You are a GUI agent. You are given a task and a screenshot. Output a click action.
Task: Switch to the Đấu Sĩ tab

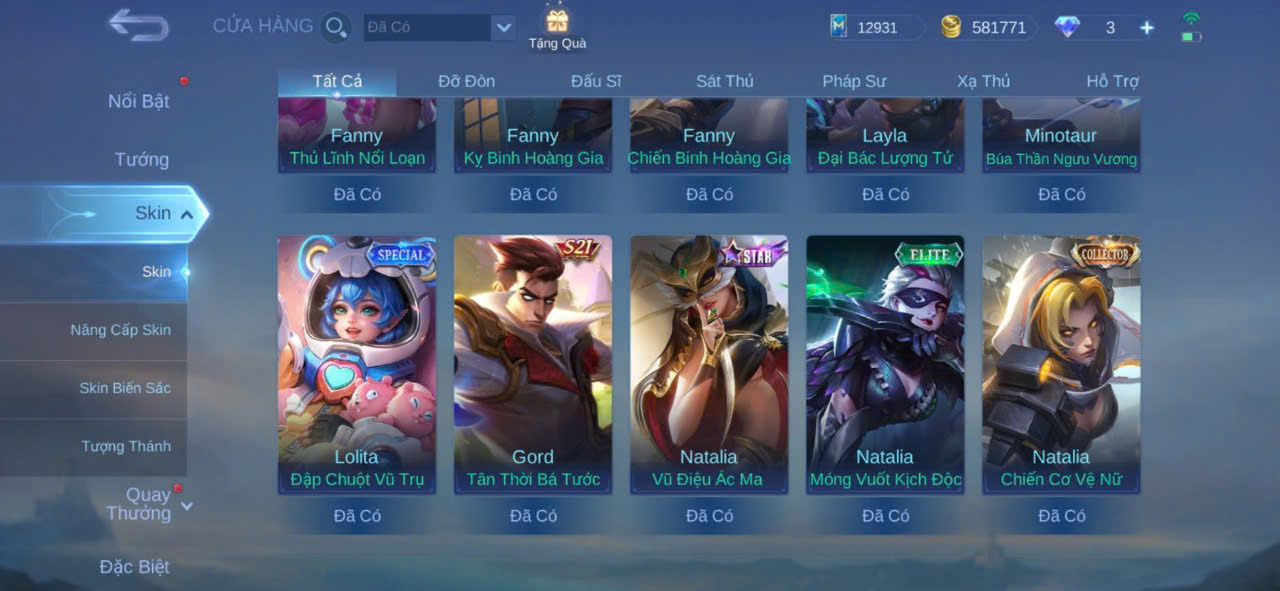(596, 81)
